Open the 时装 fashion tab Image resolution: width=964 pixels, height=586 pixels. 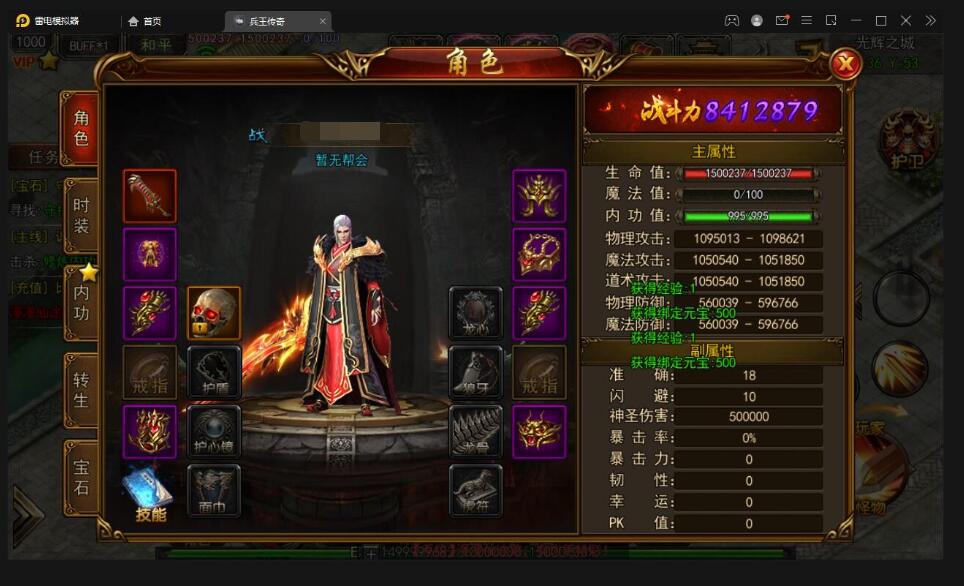click(81, 215)
